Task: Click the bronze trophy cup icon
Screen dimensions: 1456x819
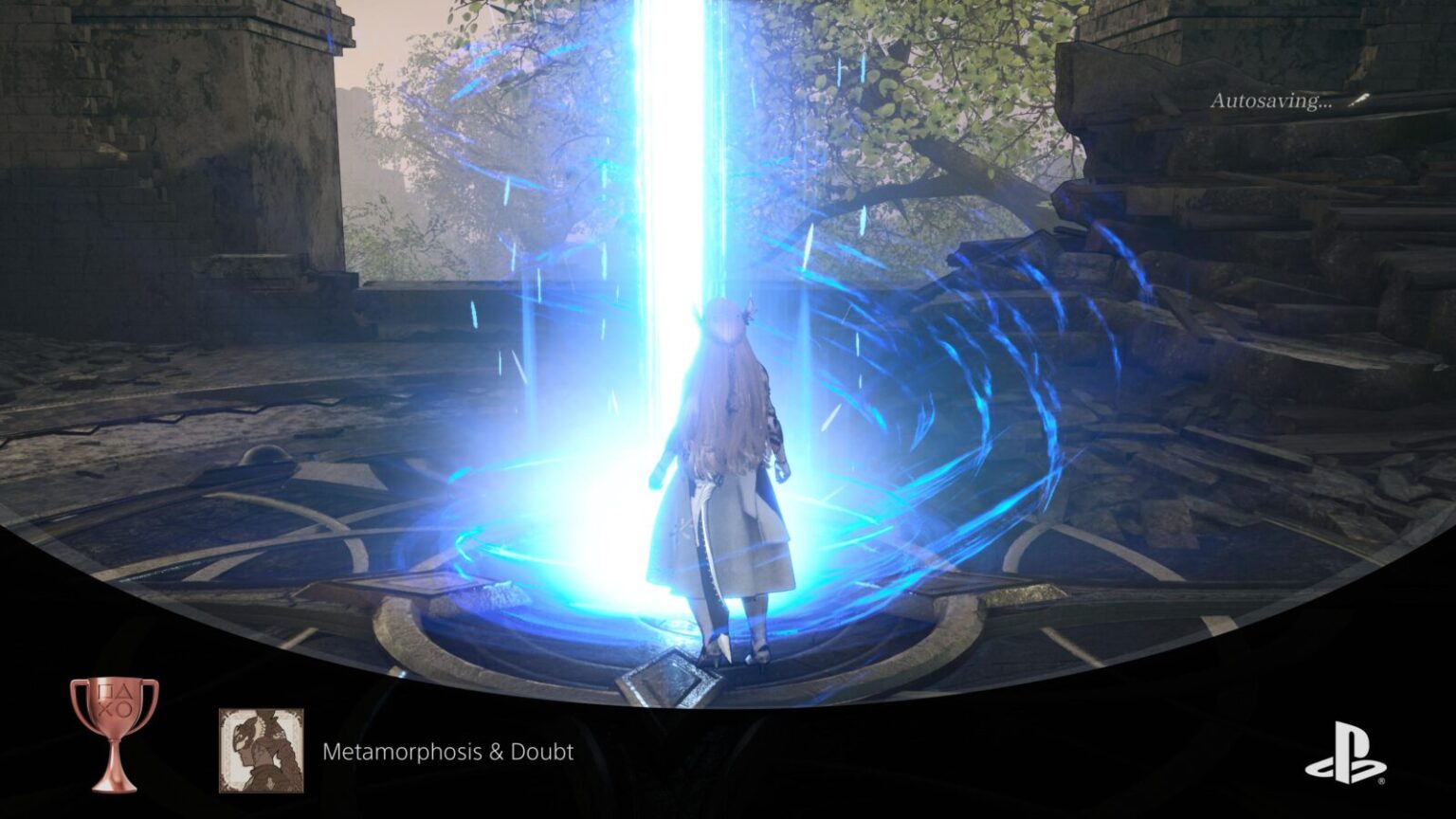Action: (114, 733)
